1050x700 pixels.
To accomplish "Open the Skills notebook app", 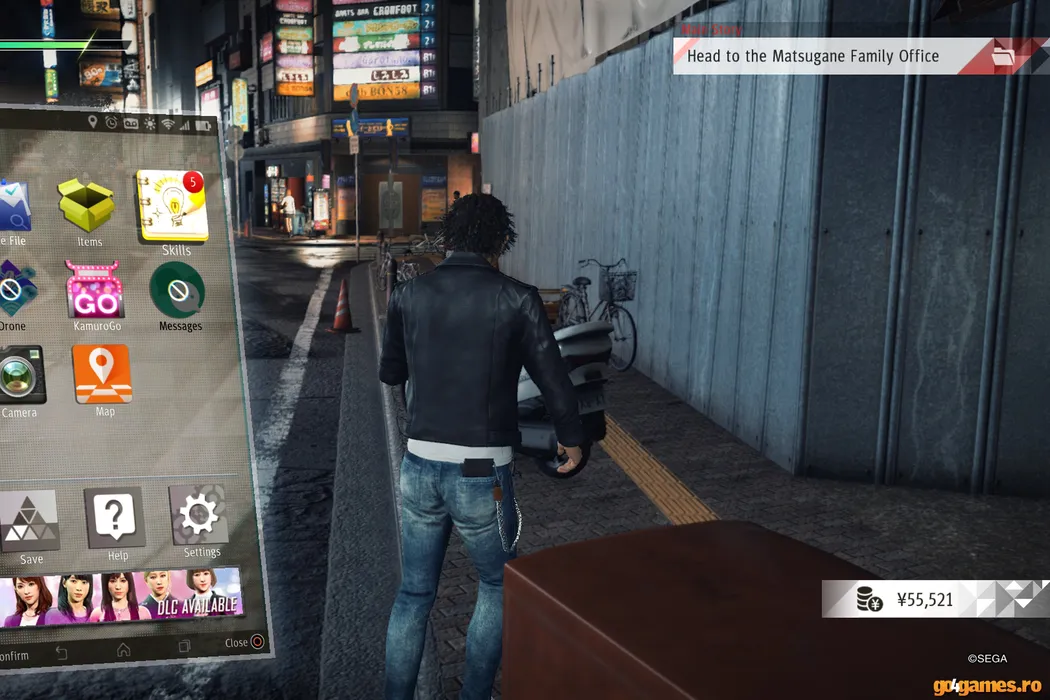I will tap(172, 206).
